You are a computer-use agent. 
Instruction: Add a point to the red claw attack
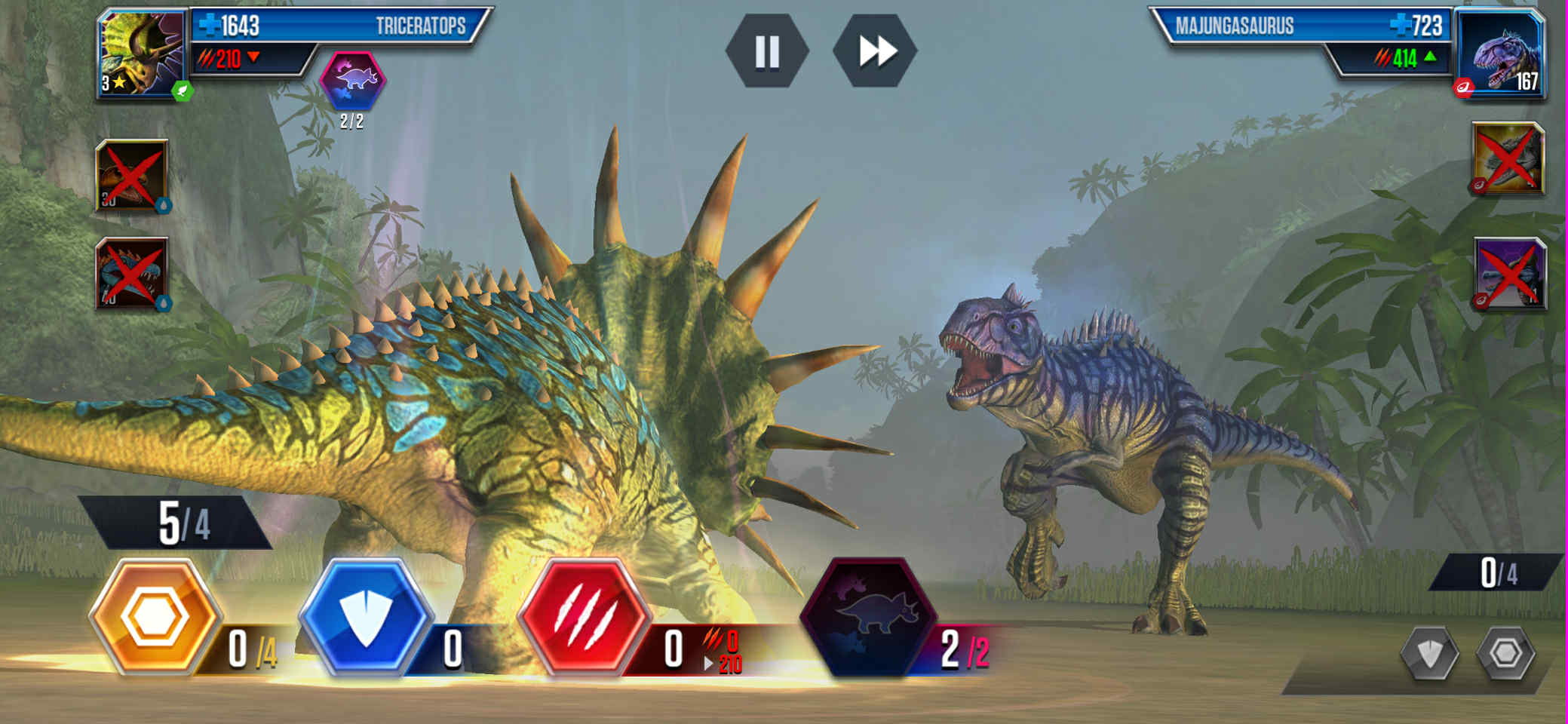point(584,617)
